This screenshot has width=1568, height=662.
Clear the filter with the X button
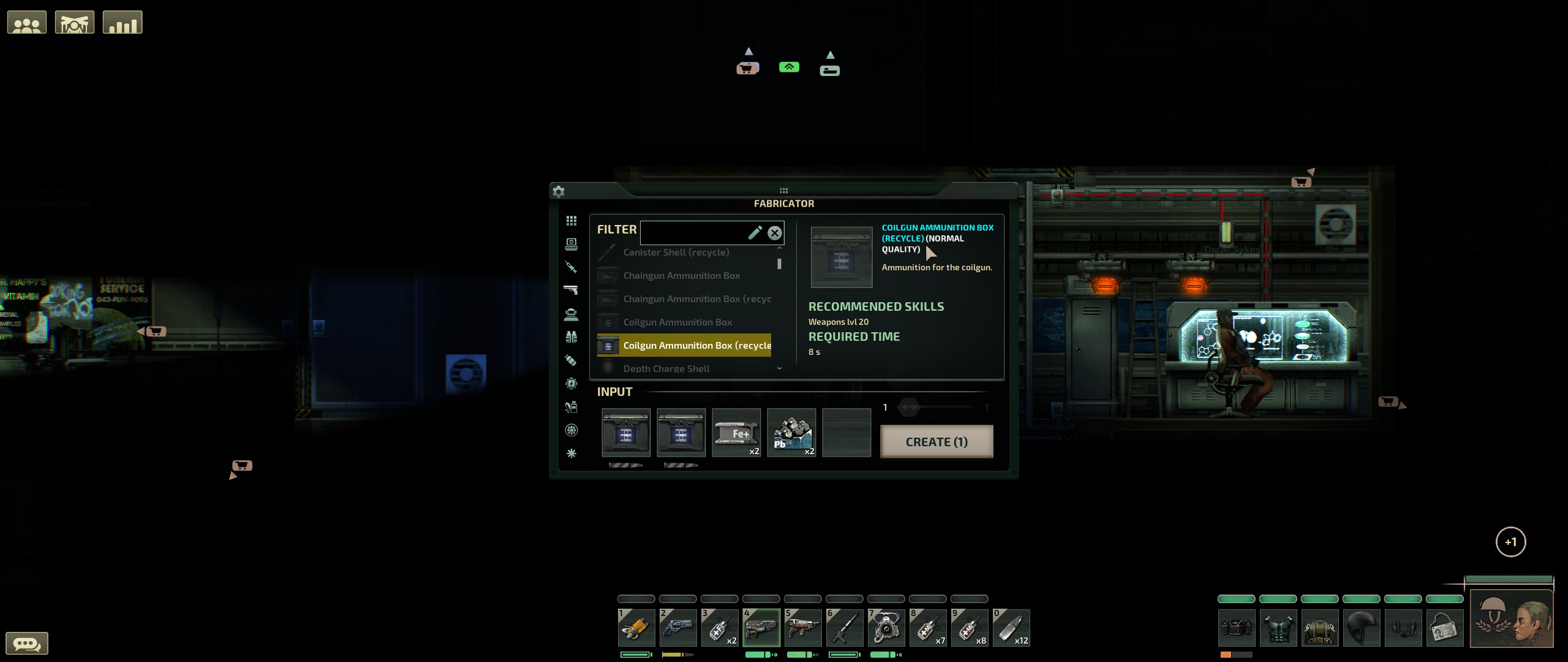tap(774, 232)
